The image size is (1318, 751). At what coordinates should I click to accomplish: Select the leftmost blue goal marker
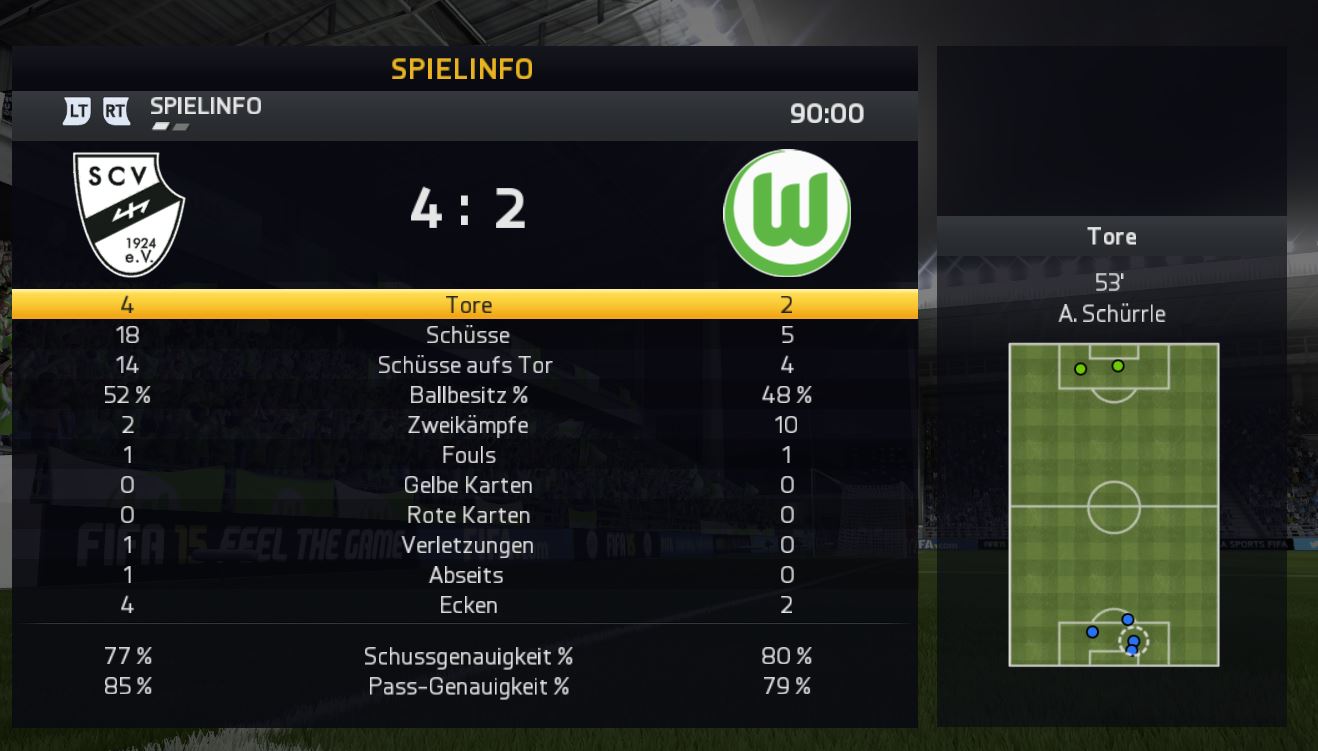pos(1092,632)
